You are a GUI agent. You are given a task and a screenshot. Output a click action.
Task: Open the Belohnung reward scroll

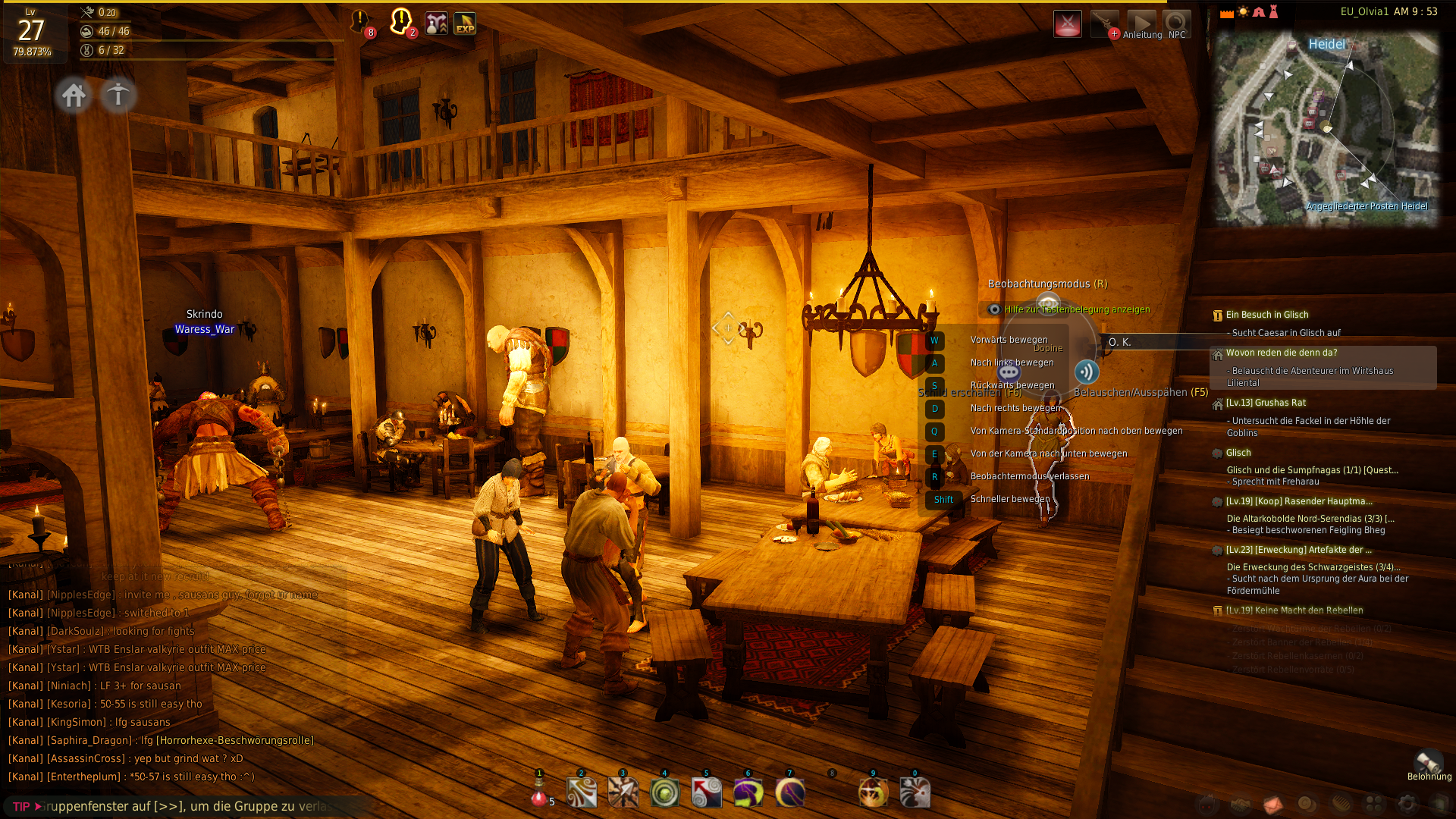[x=1429, y=762]
